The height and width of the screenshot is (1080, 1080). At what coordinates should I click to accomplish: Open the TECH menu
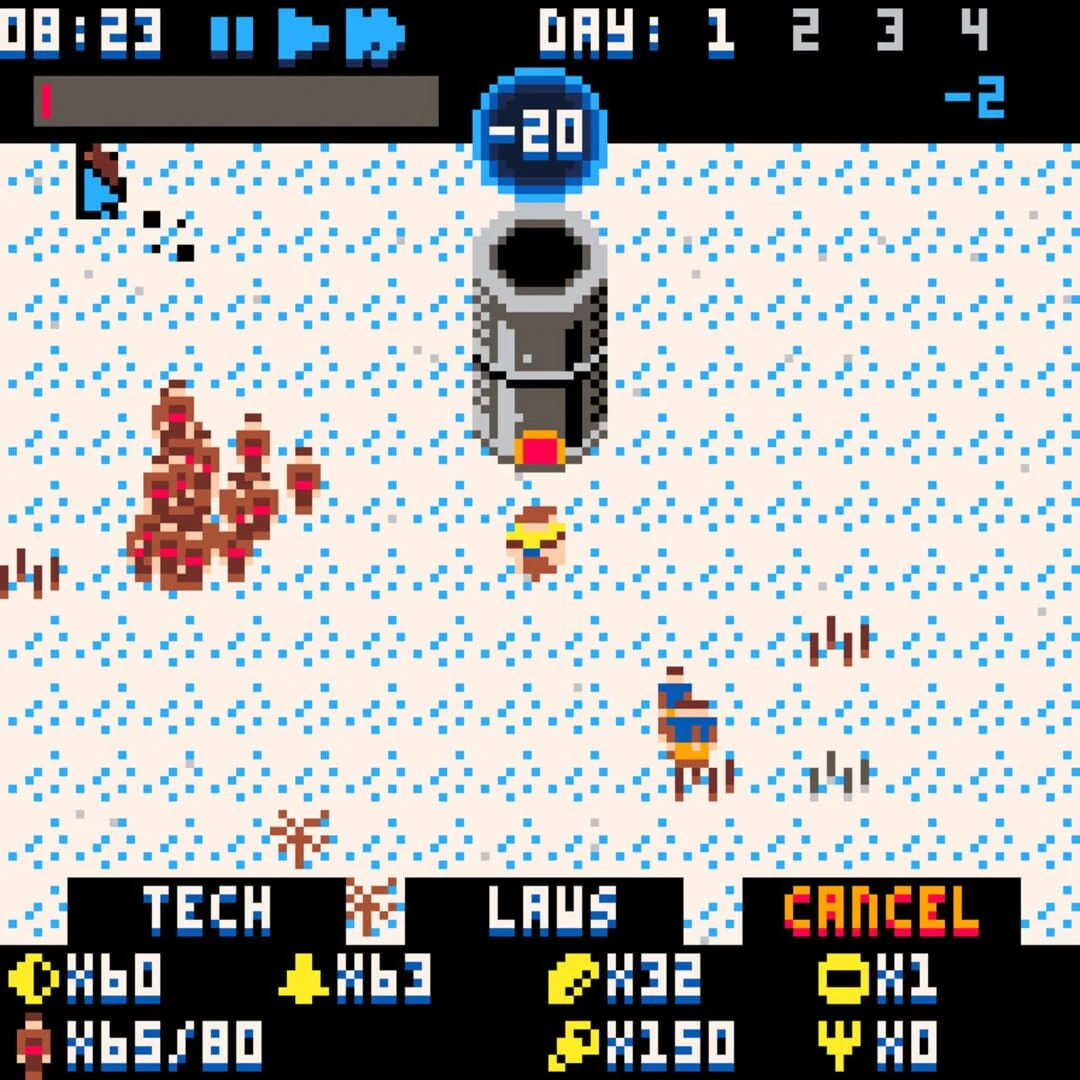coord(207,910)
